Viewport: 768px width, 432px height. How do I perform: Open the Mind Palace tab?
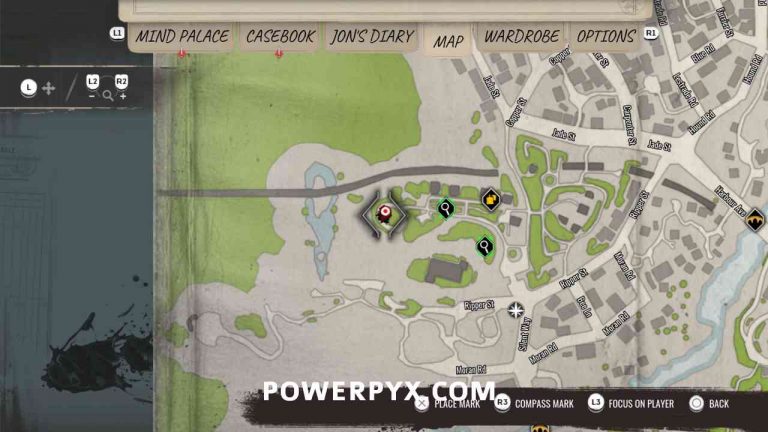pyautogui.click(x=182, y=37)
